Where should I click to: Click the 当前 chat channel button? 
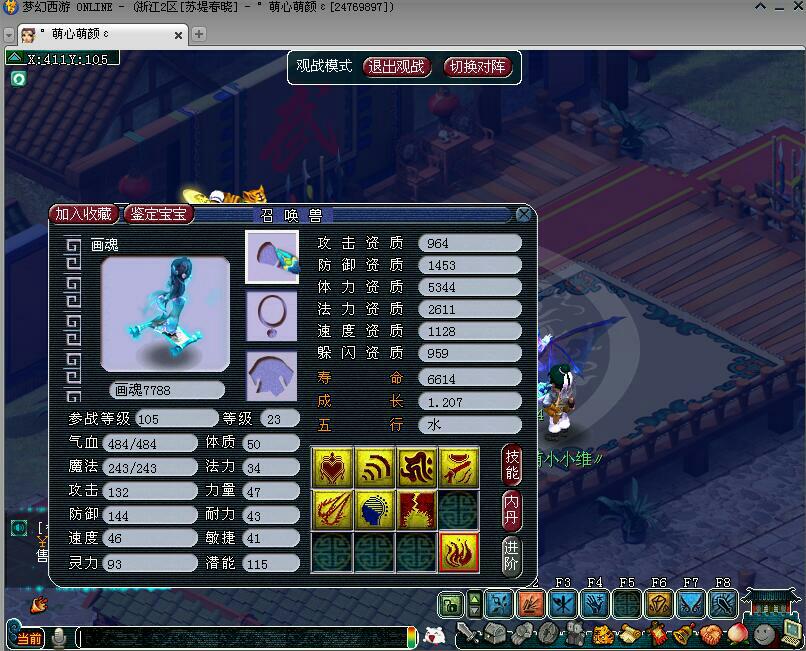(x=31, y=637)
